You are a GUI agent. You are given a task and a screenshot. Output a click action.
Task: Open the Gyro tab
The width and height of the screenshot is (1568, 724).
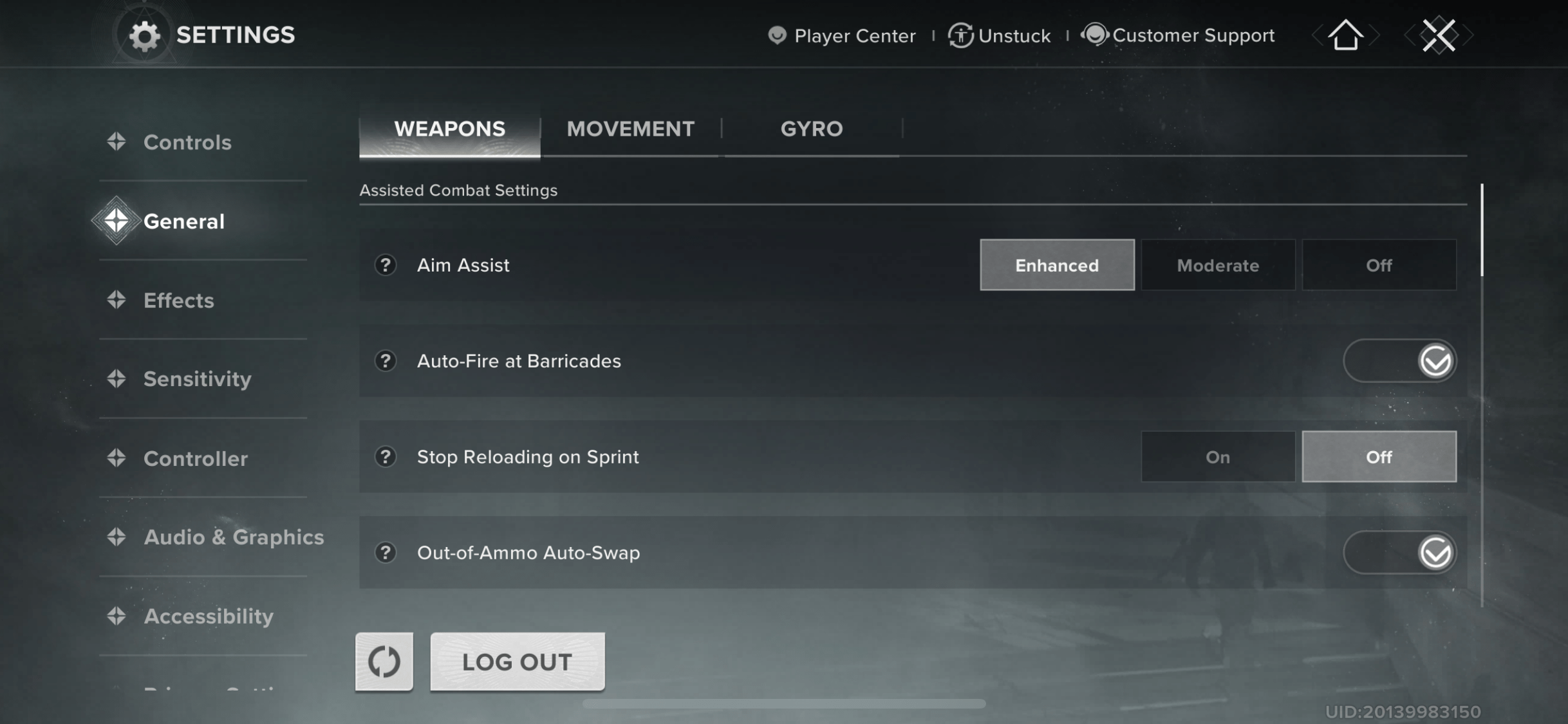coord(810,129)
